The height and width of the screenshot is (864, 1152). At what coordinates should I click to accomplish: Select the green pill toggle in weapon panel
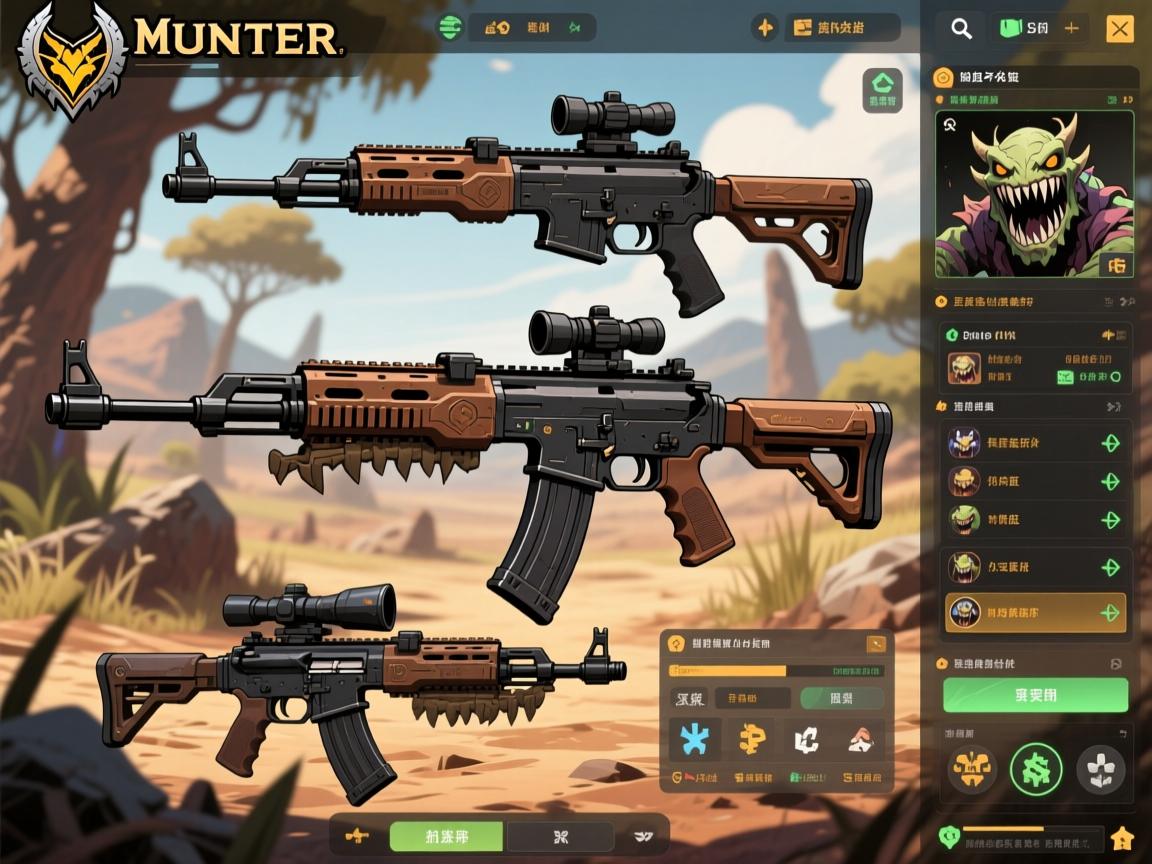842,698
